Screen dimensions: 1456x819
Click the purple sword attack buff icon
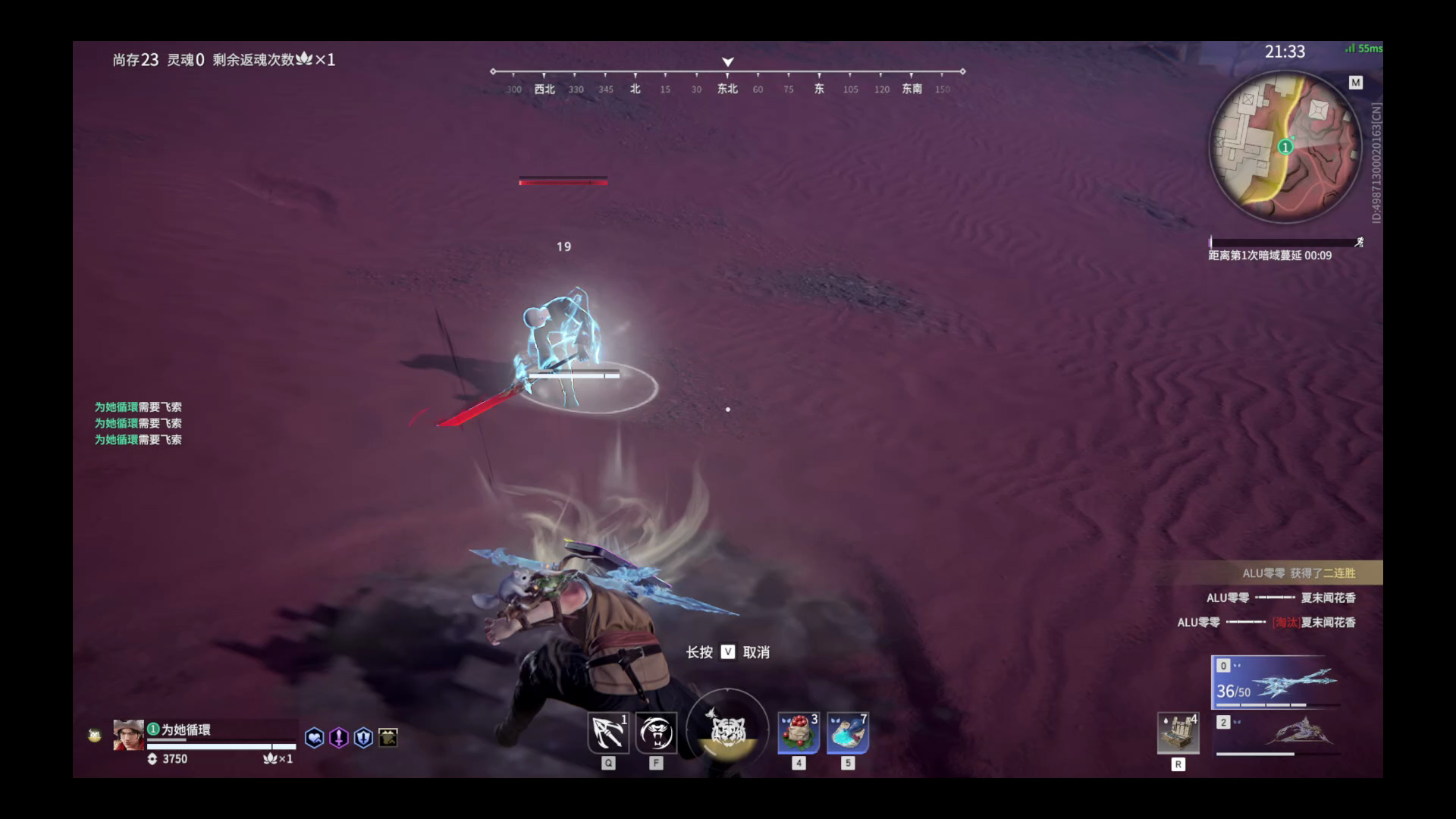pos(338,738)
